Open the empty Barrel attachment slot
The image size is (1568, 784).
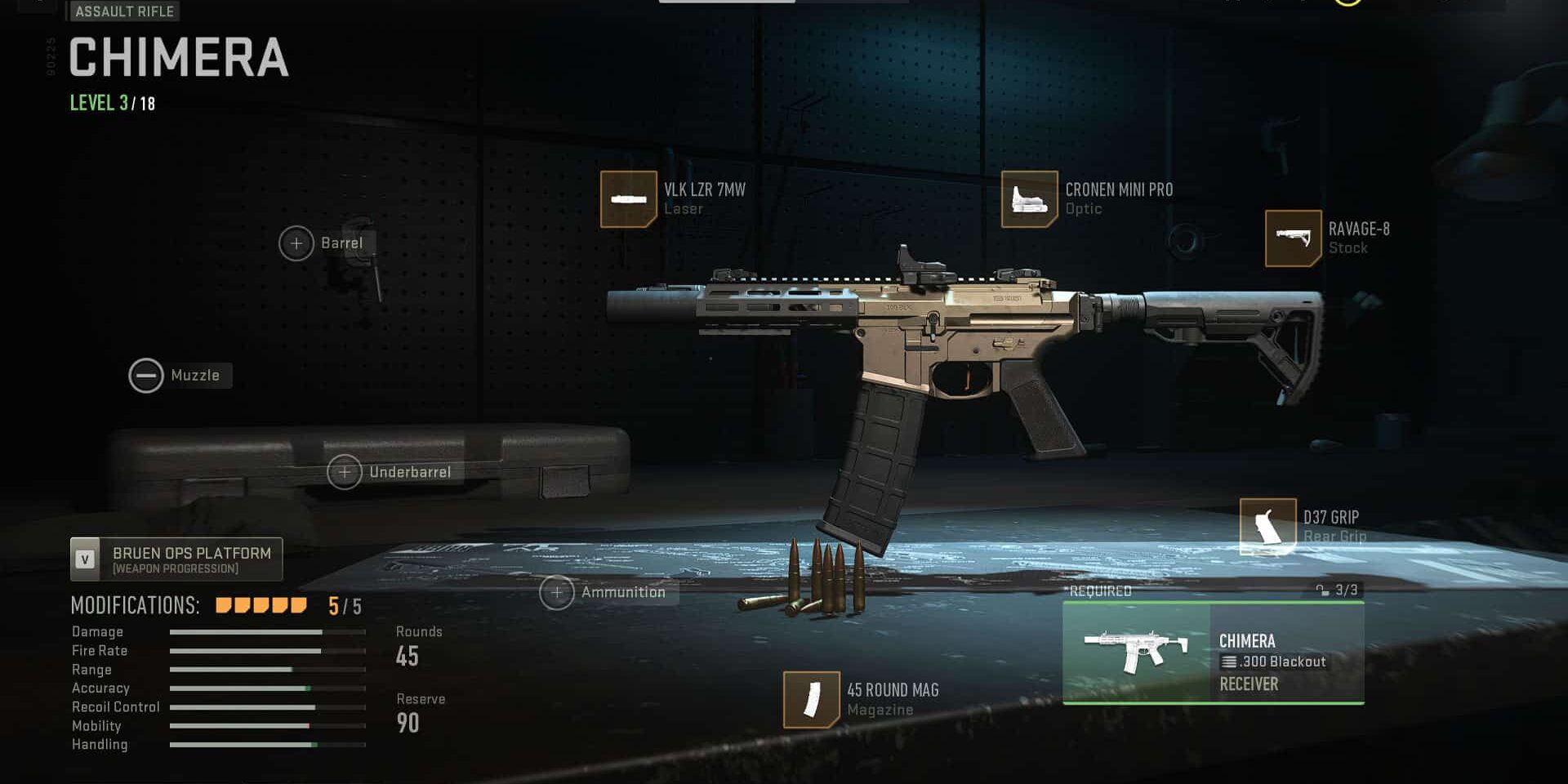click(x=296, y=243)
